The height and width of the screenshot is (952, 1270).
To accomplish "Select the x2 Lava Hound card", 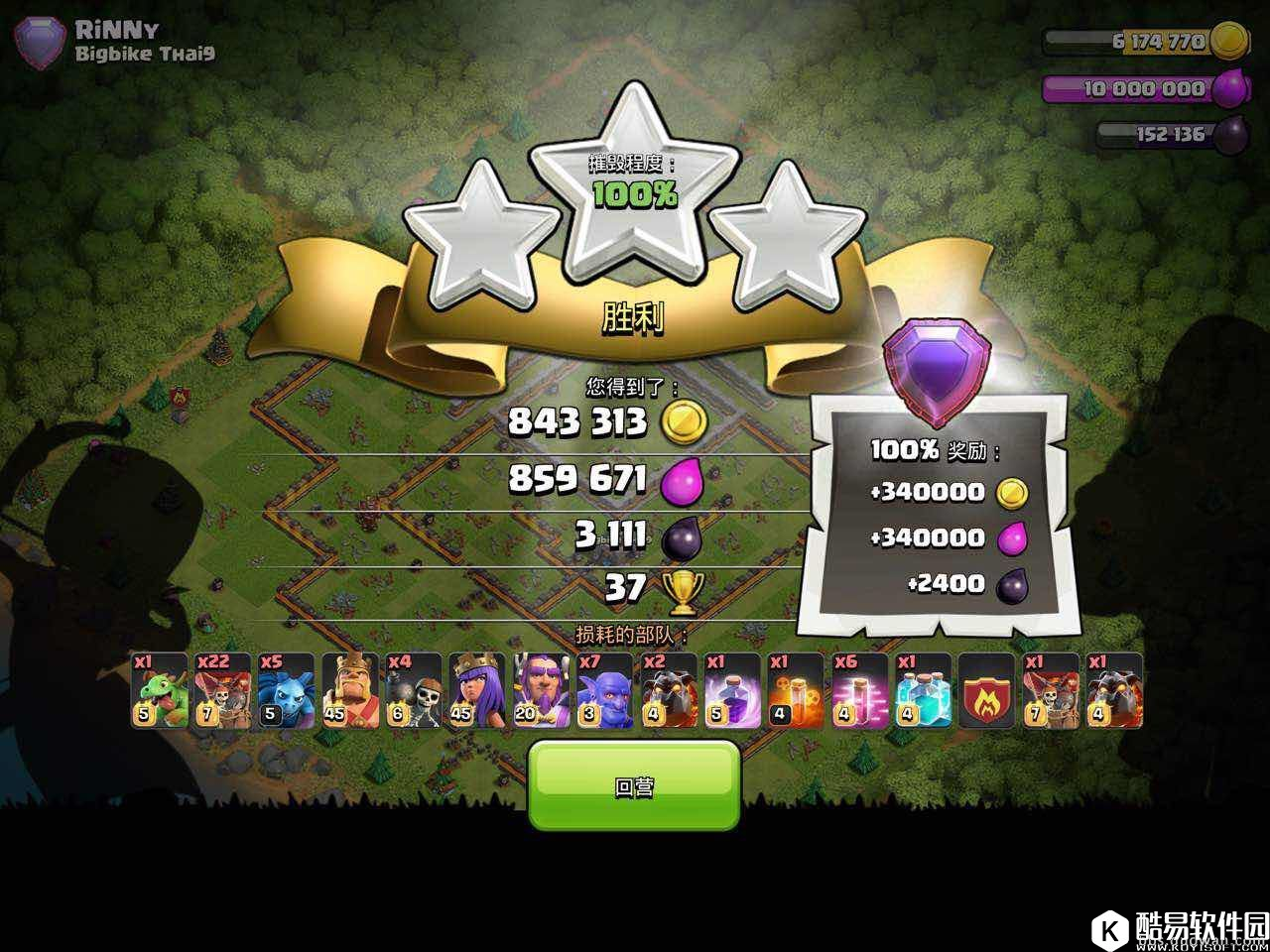I will click(x=667, y=690).
